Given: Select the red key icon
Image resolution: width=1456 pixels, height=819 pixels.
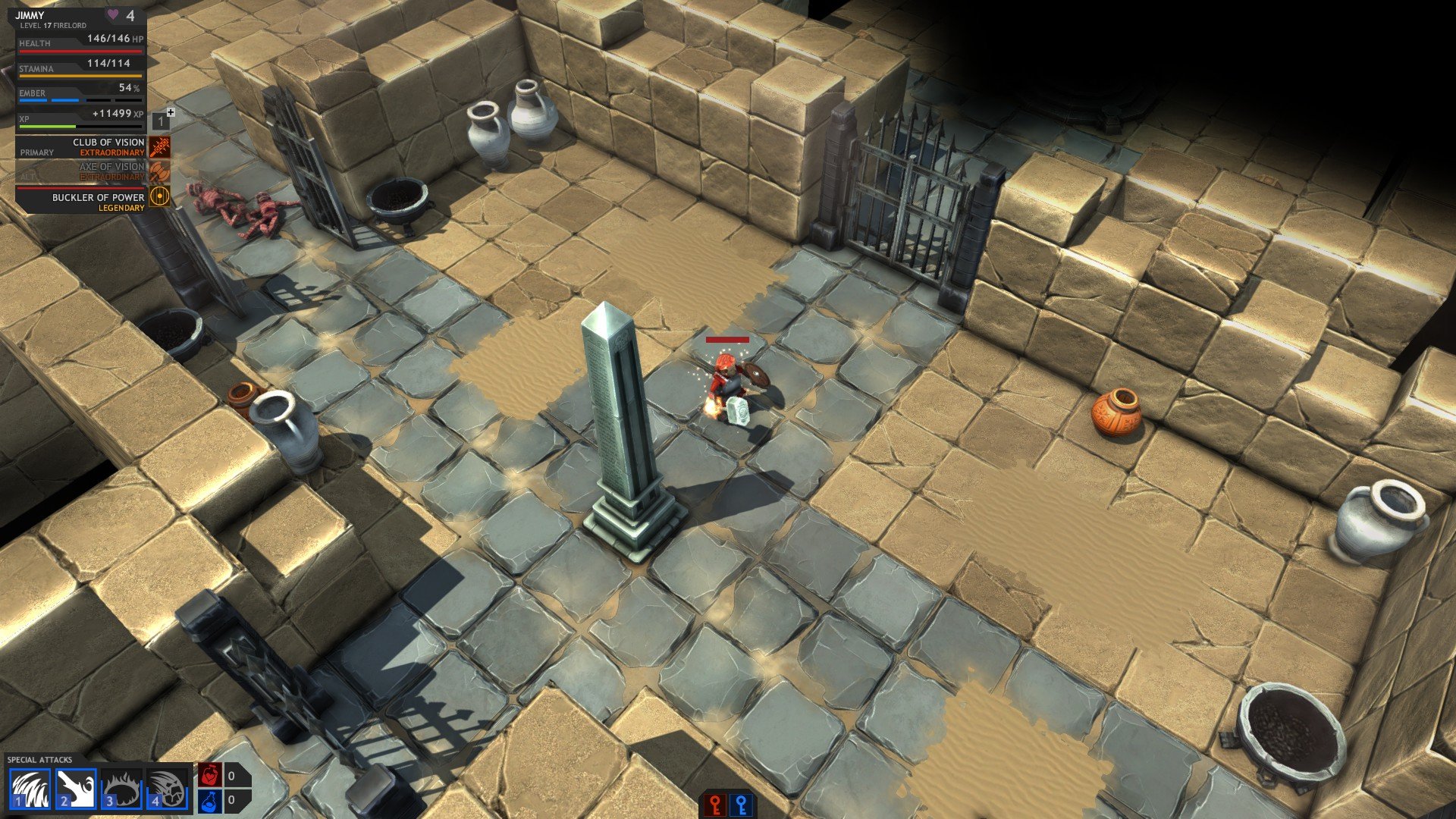Looking at the screenshot, I should (x=715, y=805).
